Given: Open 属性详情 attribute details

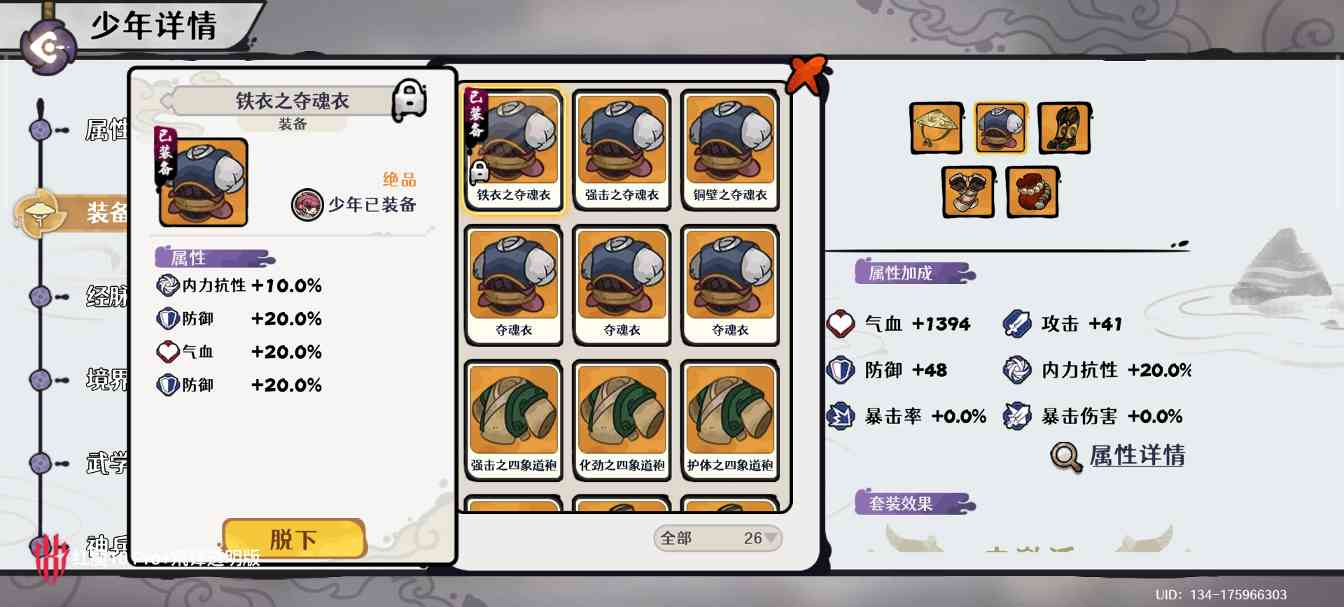Looking at the screenshot, I should point(1119,456).
